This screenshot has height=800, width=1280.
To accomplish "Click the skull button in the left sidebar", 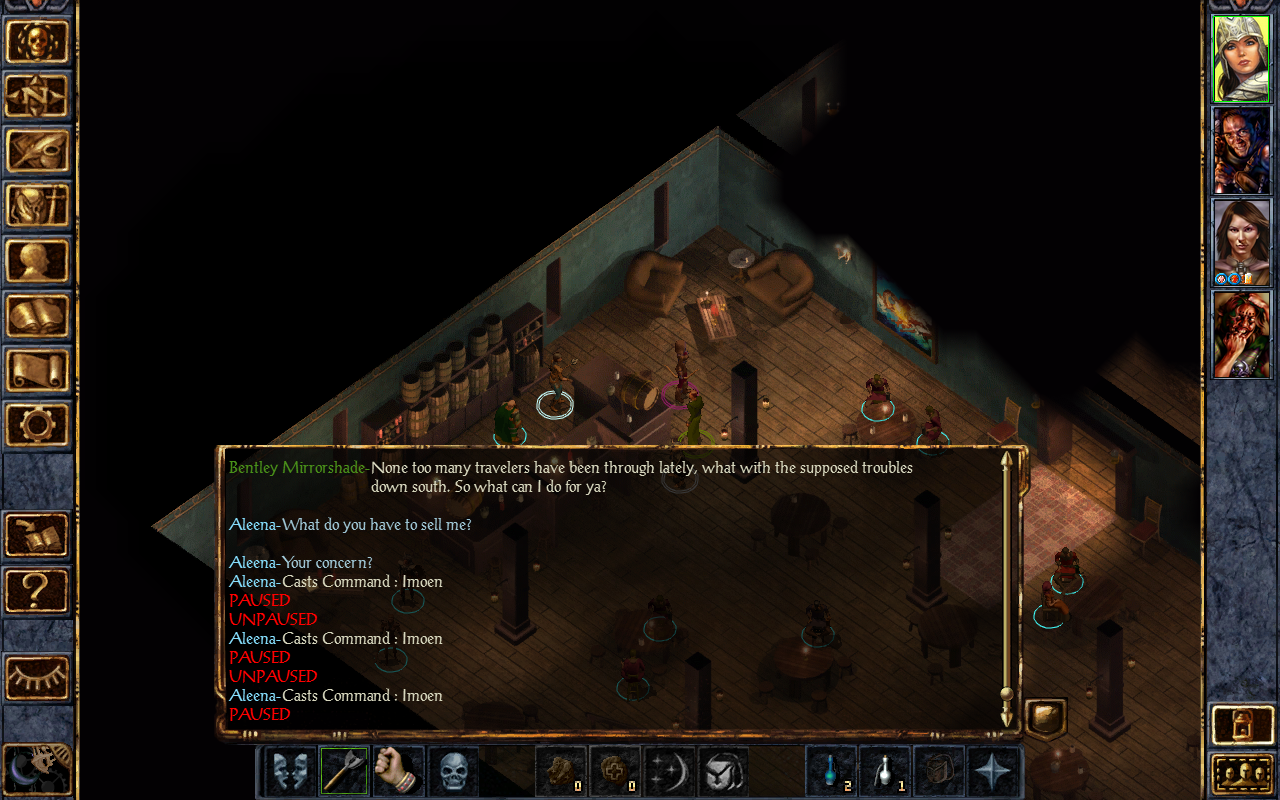I will [38, 42].
